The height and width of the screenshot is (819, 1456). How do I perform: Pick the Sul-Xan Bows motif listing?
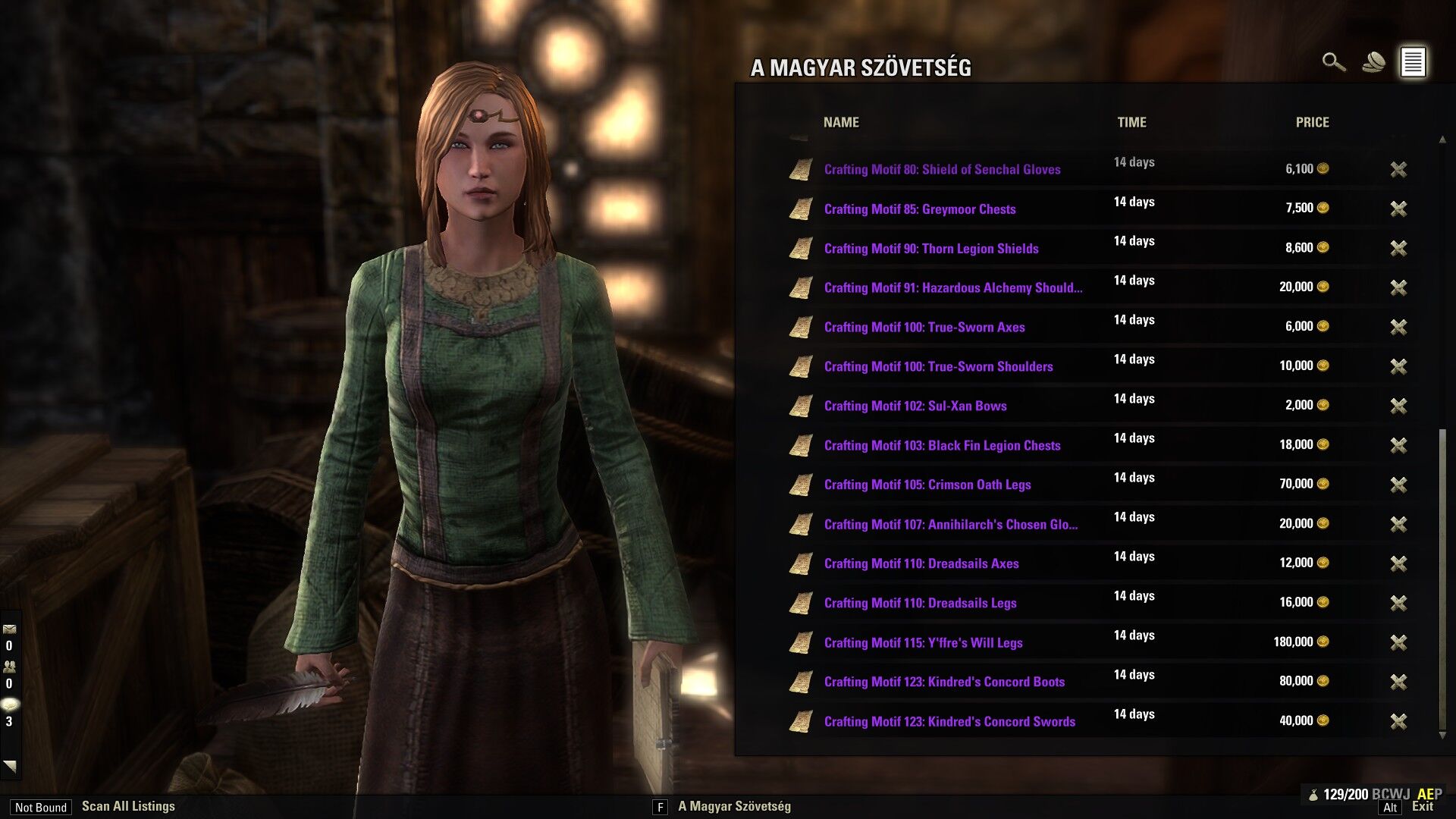pyautogui.click(x=915, y=406)
